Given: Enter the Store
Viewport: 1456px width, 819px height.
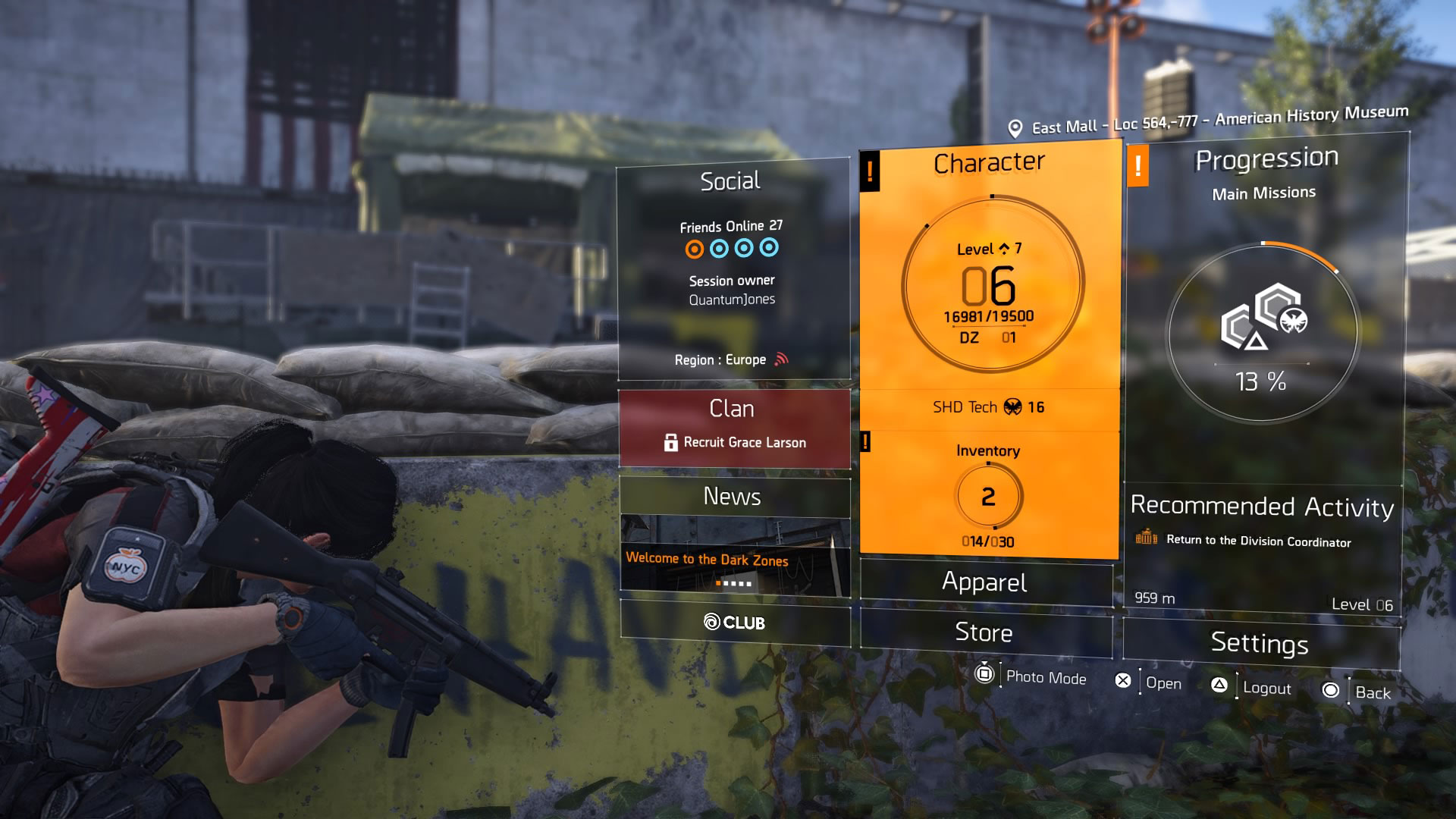Looking at the screenshot, I should pyautogui.click(x=984, y=632).
